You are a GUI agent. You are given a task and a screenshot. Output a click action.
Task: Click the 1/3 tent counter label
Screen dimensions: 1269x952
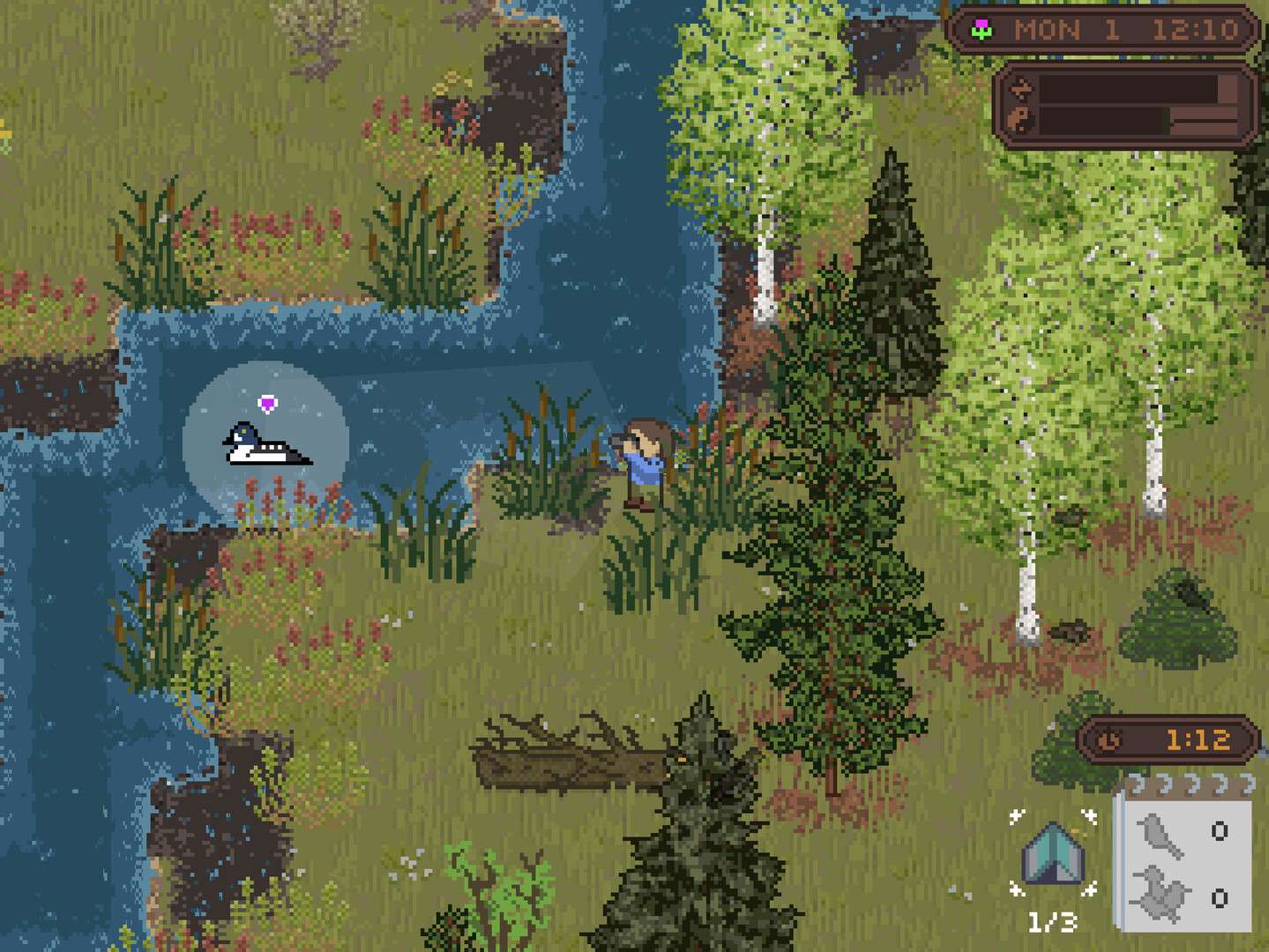(1052, 920)
